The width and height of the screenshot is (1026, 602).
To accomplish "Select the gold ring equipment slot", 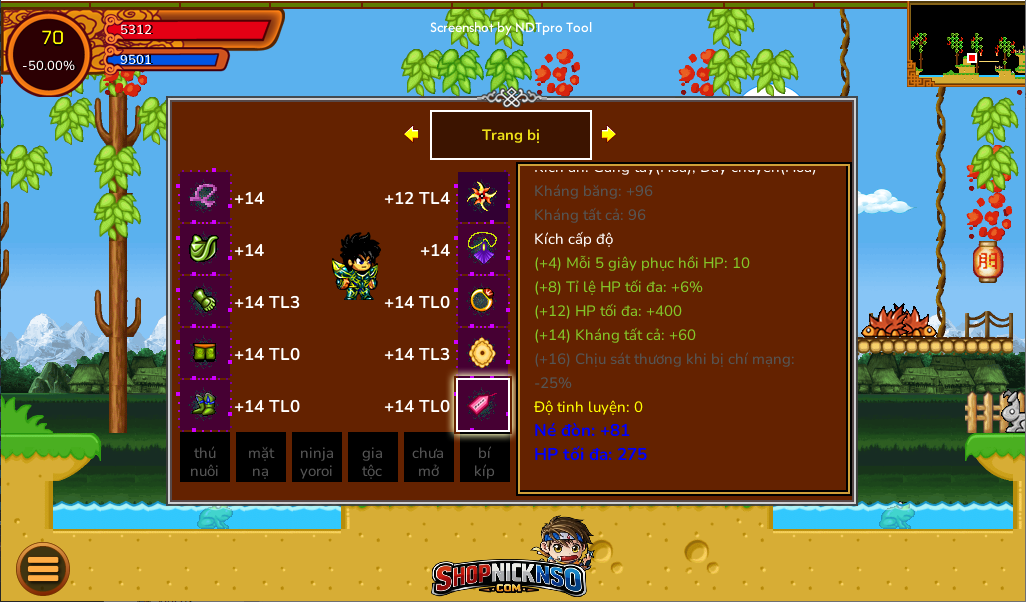I will [483, 302].
